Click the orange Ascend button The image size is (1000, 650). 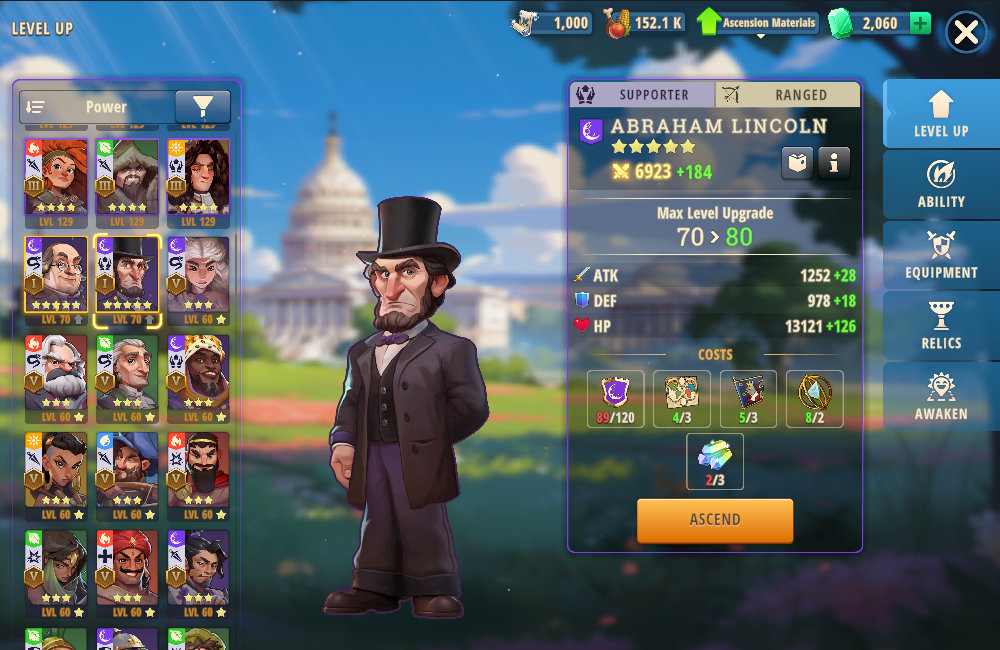(714, 520)
